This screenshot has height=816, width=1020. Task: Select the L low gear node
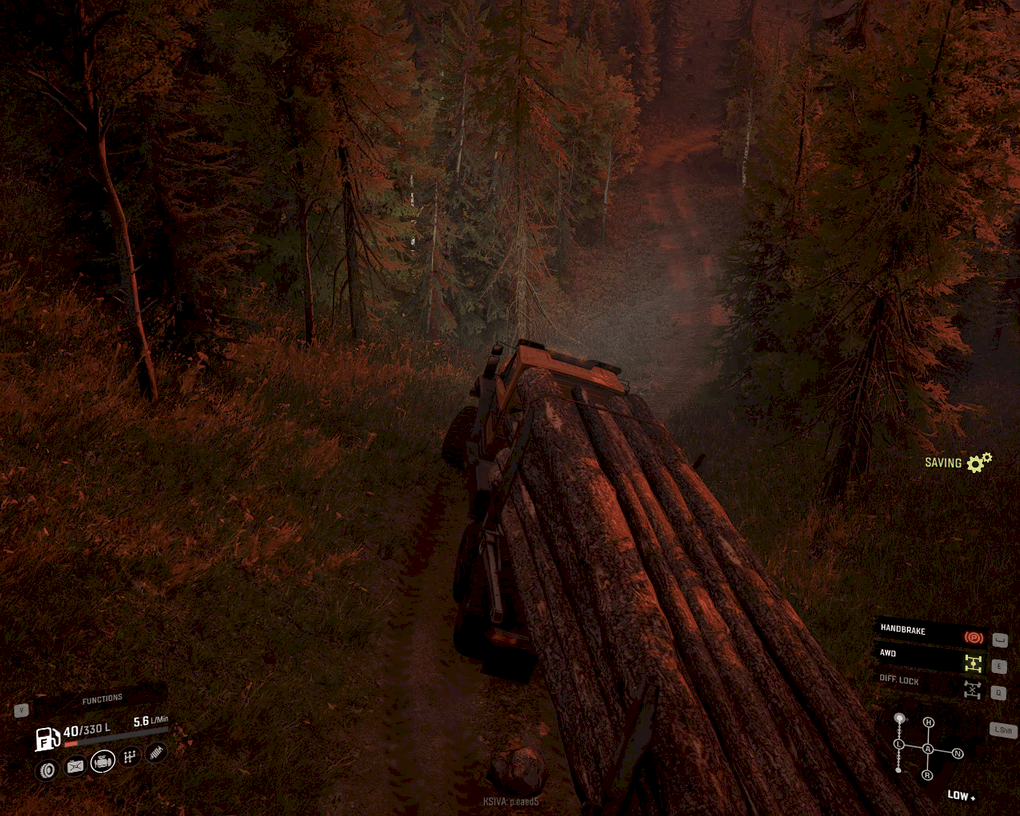pyautogui.click(x=899, y=745)
